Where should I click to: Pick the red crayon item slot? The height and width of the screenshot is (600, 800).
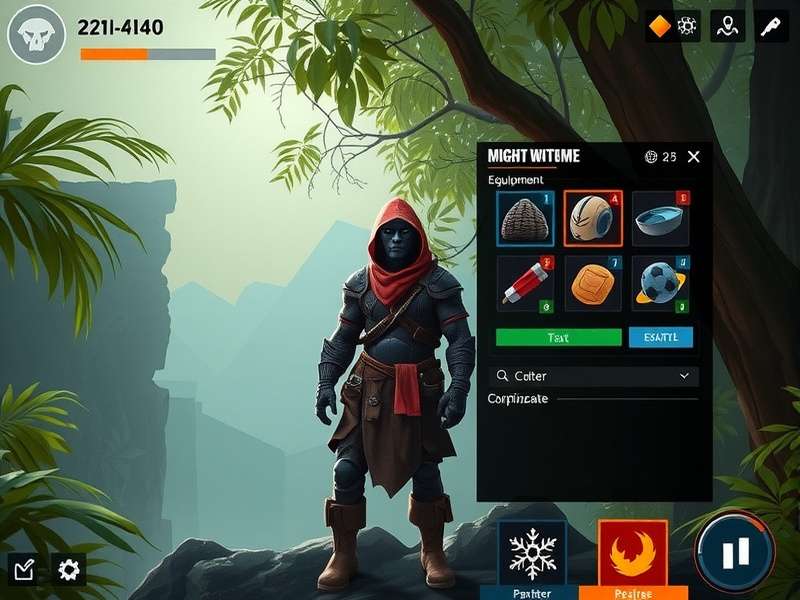pyautogui.click(x=525, y=284)
